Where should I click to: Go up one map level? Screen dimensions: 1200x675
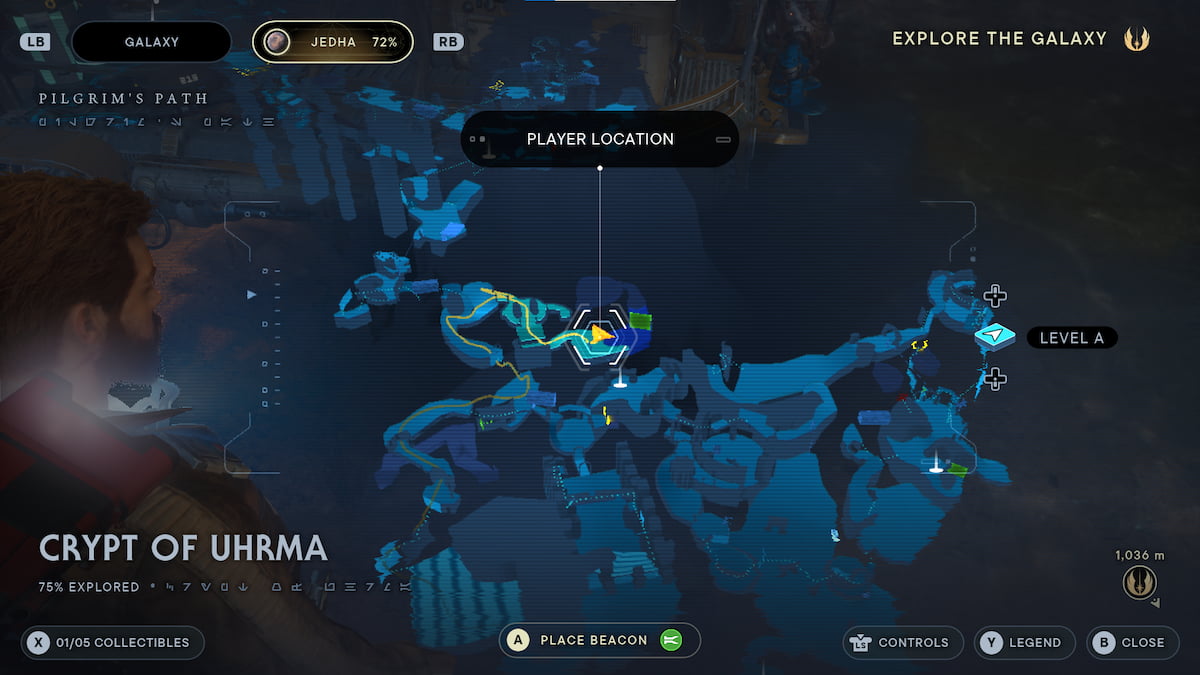coord(994,296)
